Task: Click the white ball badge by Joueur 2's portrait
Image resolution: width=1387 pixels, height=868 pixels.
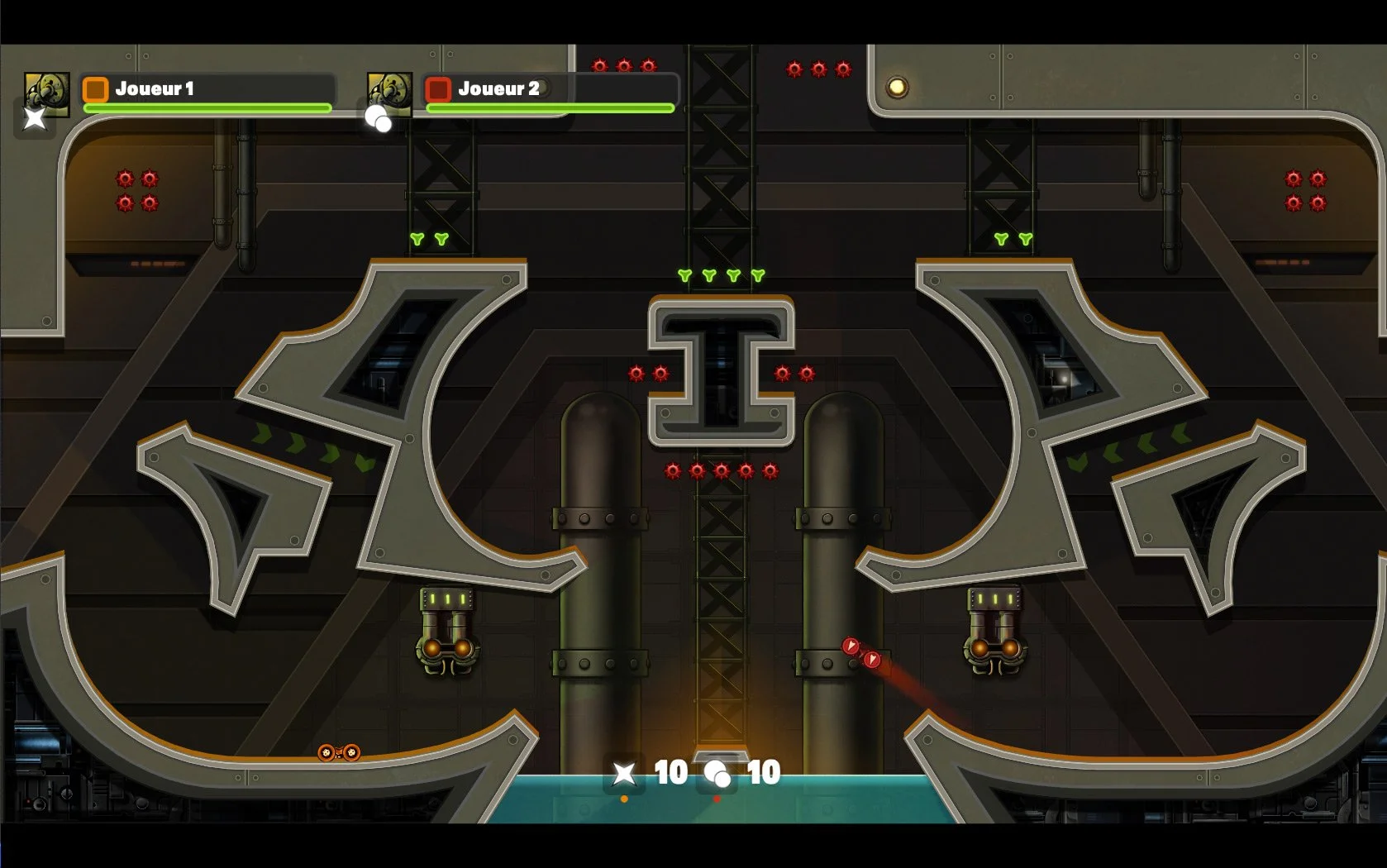Action: point(379,118)
